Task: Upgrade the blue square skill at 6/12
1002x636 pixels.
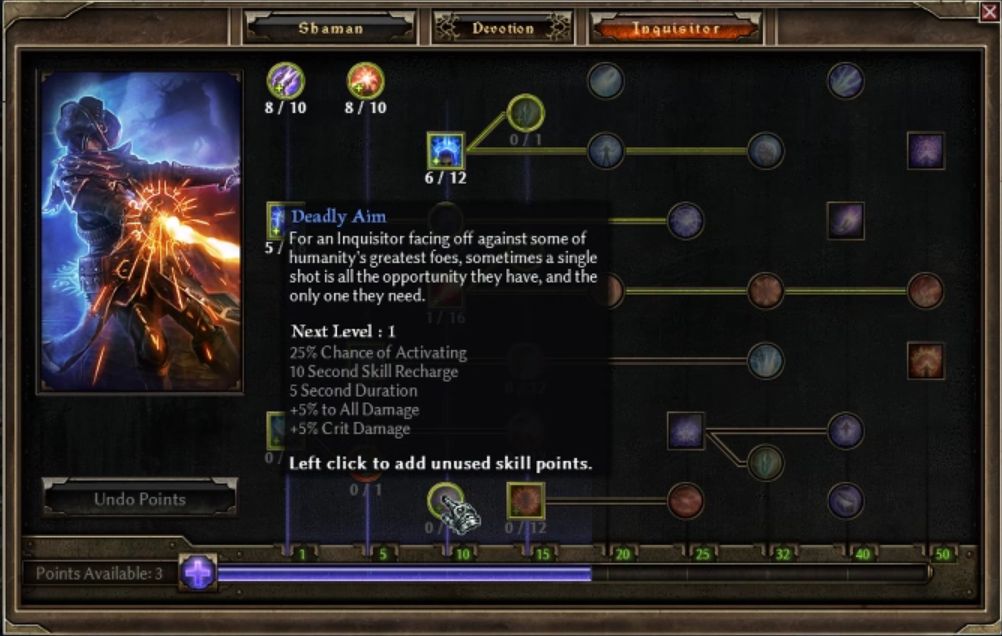Action: [x=445, y=151]
